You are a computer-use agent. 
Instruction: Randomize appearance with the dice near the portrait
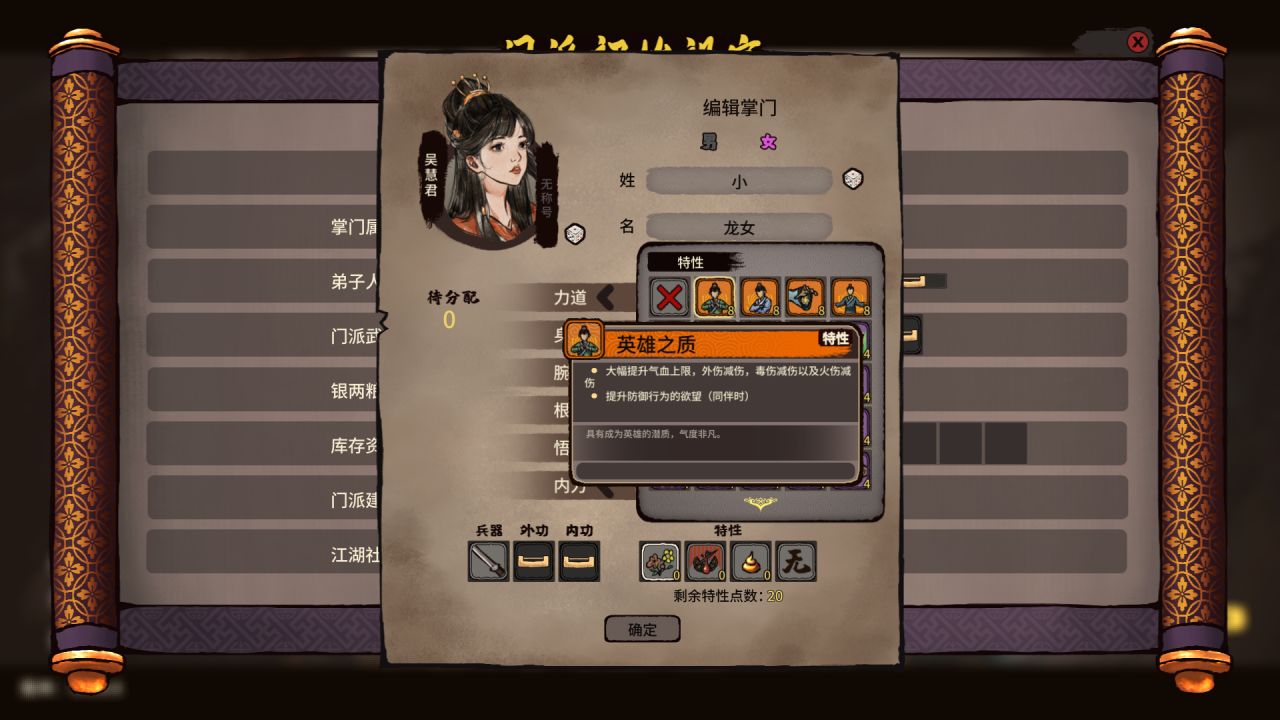coord(576,236)
